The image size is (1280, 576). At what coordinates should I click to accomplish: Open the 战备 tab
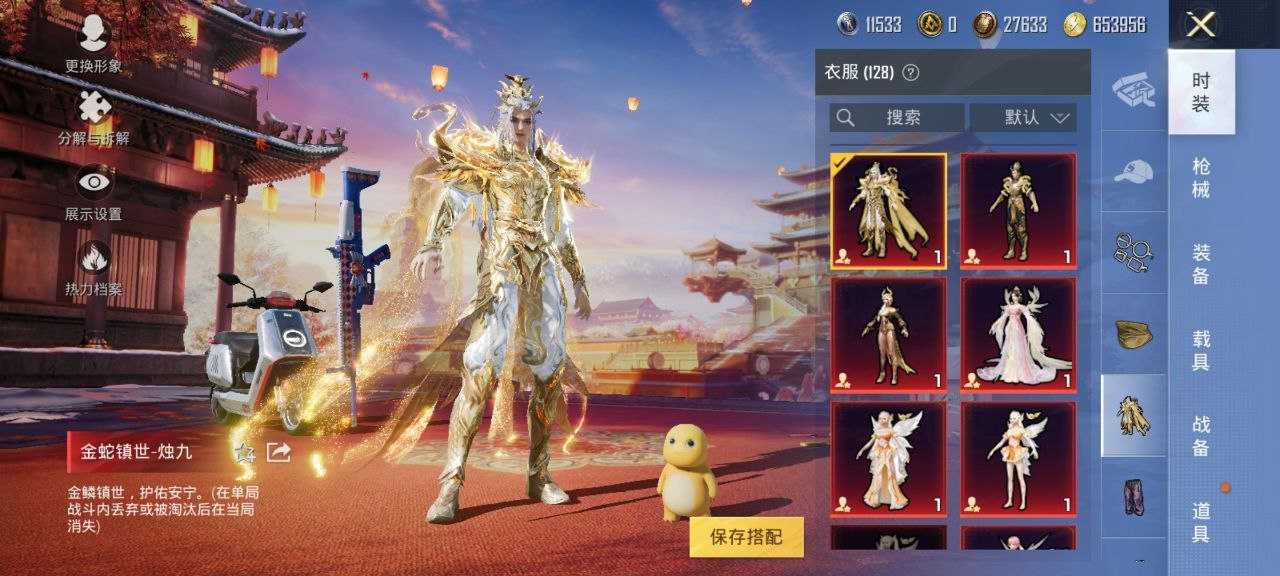pos(1201,436)
